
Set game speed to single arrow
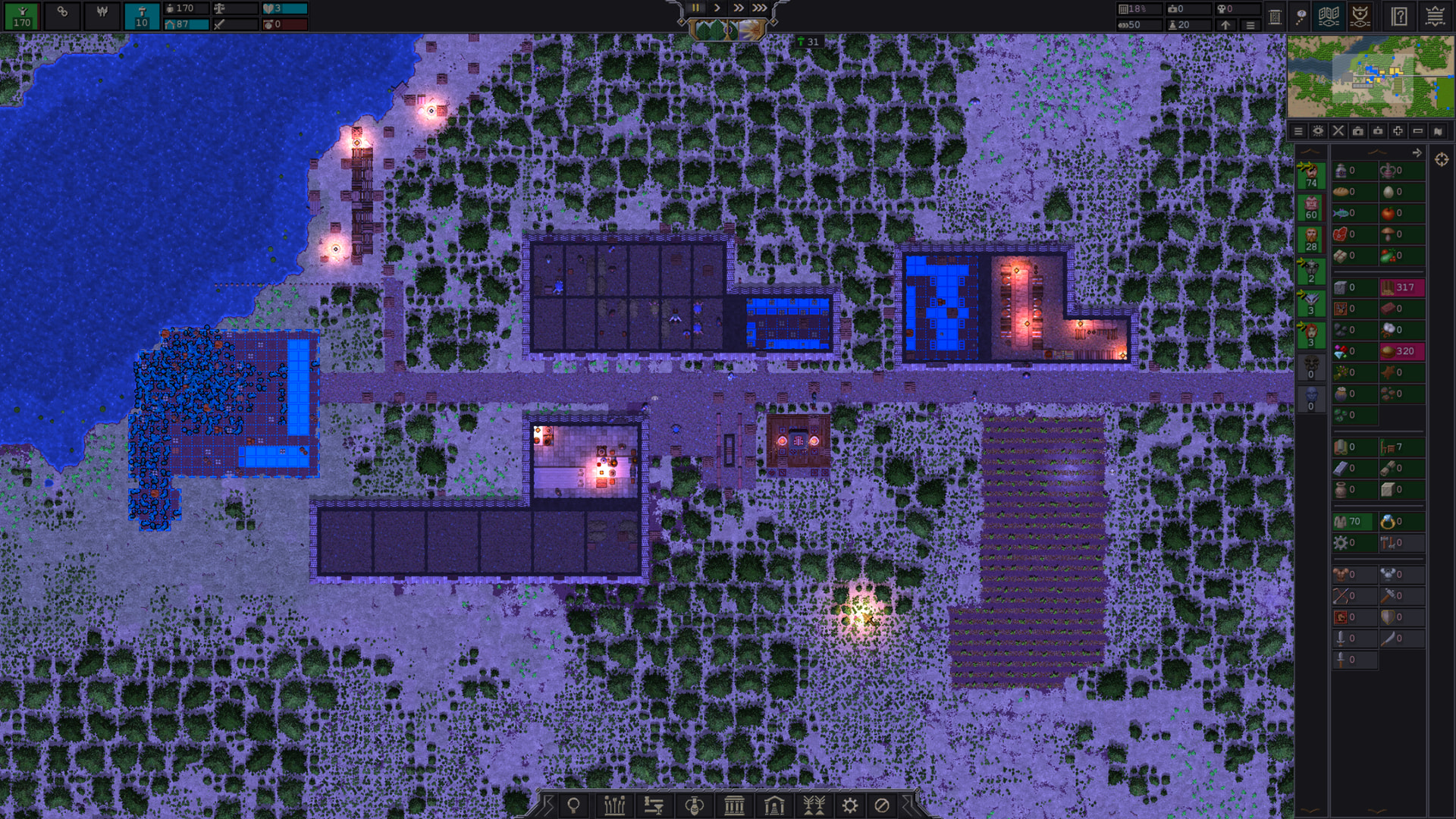coord(717,8)
